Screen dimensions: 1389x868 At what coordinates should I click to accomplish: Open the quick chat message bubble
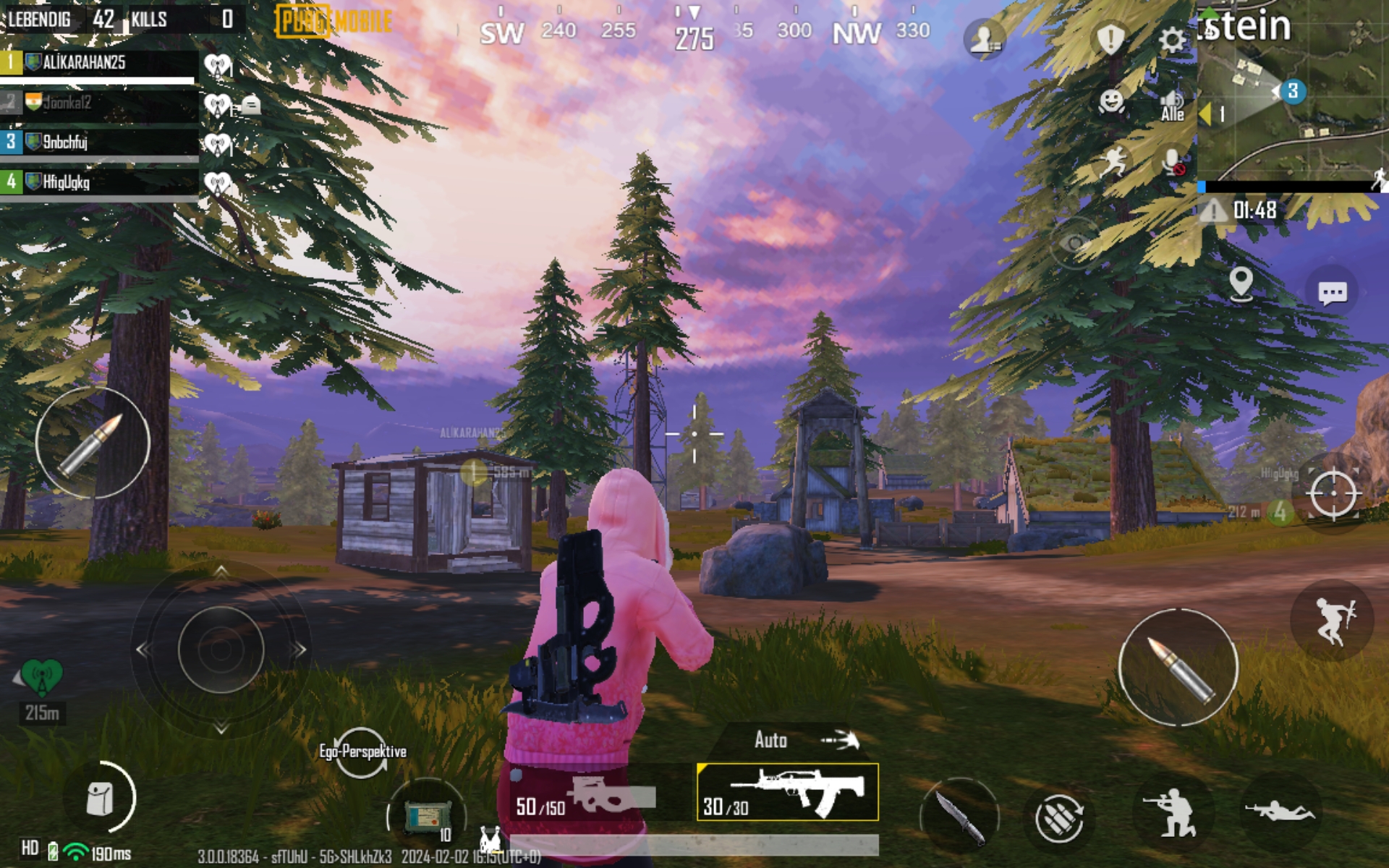(x=1332, y=292)
